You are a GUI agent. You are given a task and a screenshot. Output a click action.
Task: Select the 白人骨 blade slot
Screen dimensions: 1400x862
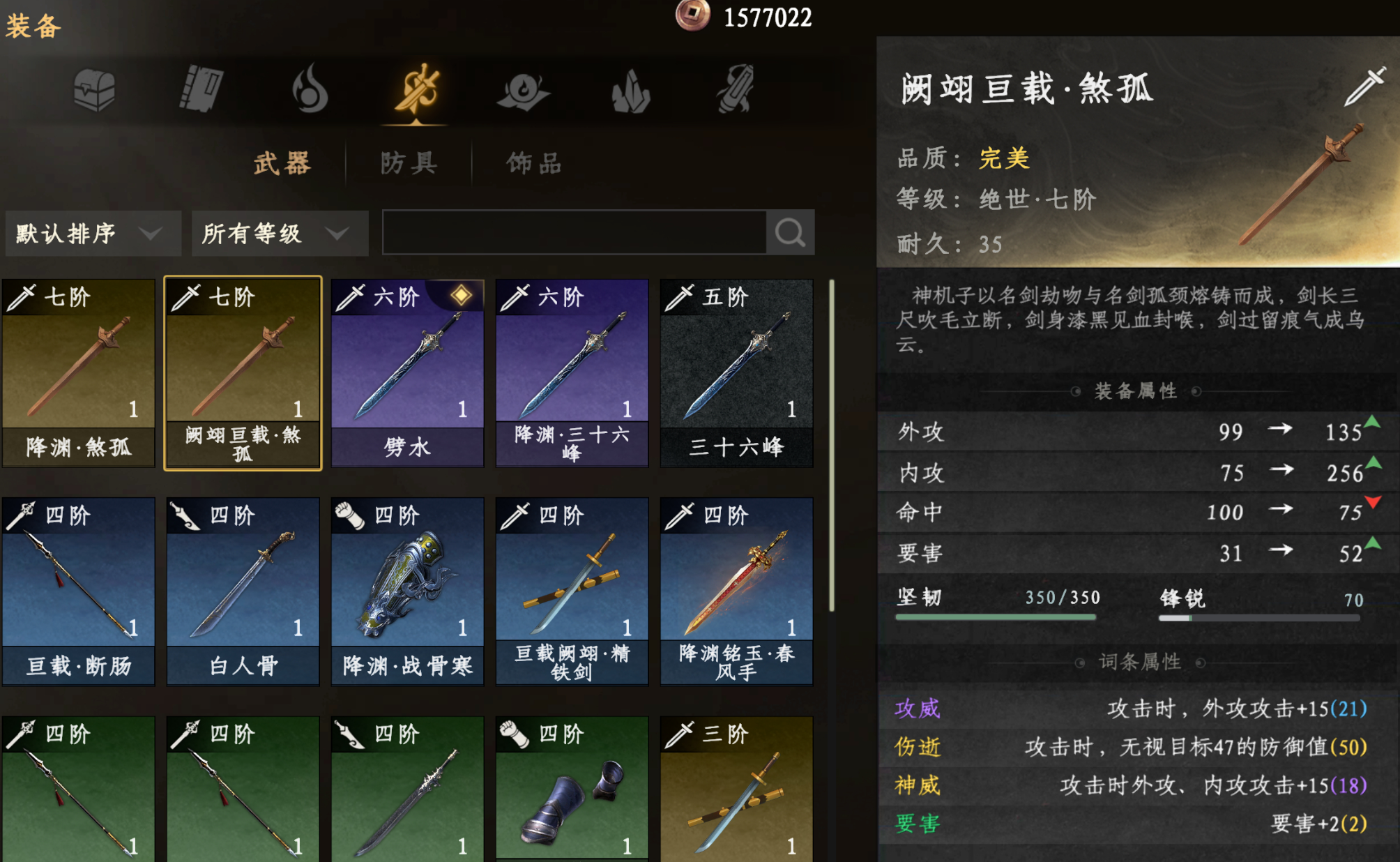pyautogui.click(x=243, y=590)
